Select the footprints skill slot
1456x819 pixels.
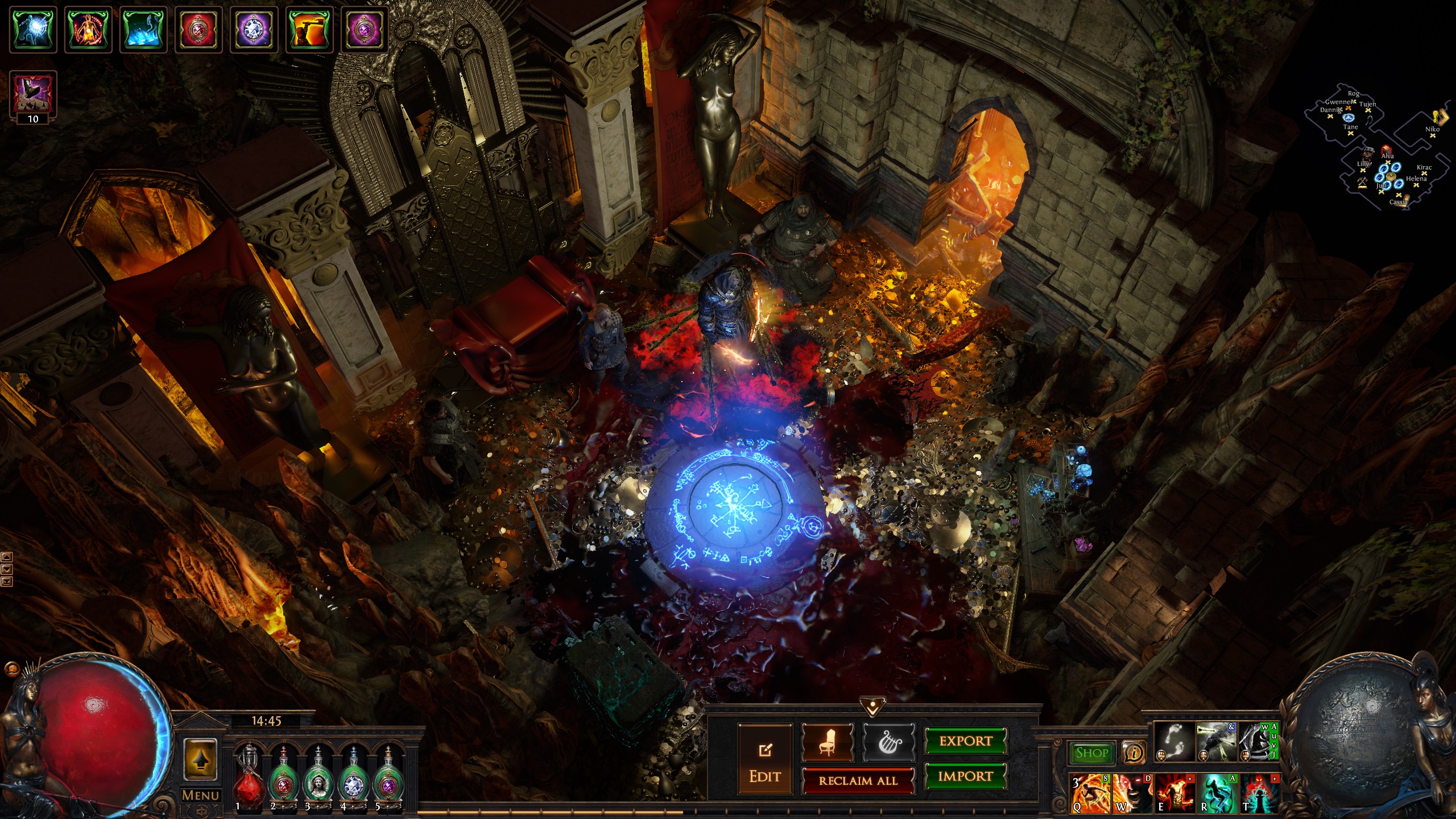tap(1174, 742)
